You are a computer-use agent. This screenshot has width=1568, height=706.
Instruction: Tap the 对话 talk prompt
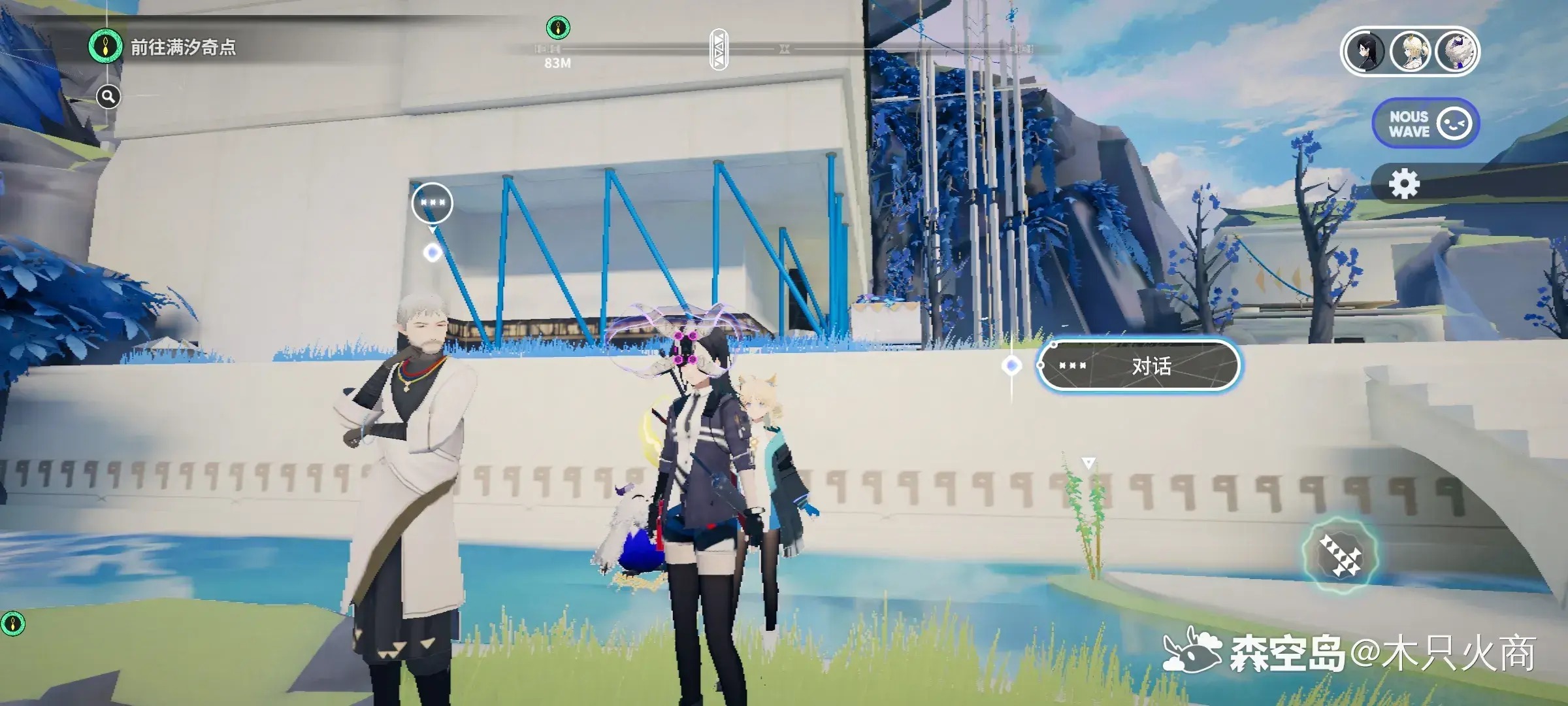point(1139,366)
